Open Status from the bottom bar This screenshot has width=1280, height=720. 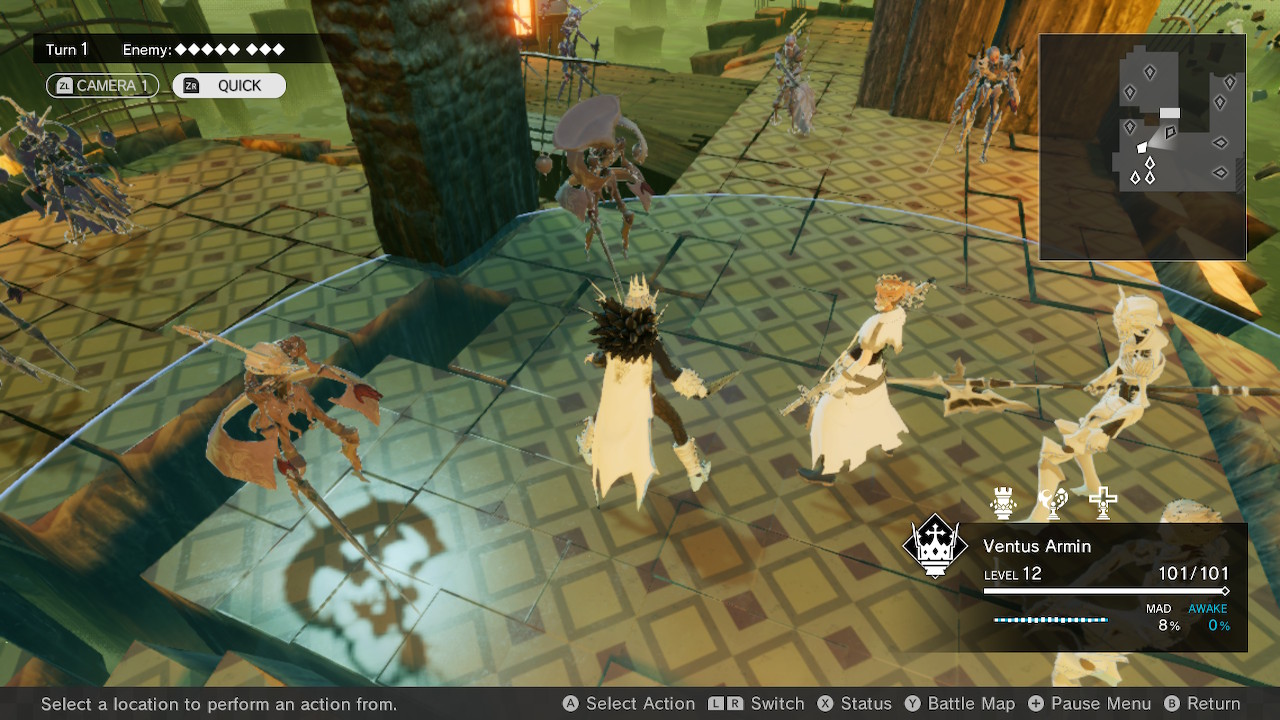[854, 704]
